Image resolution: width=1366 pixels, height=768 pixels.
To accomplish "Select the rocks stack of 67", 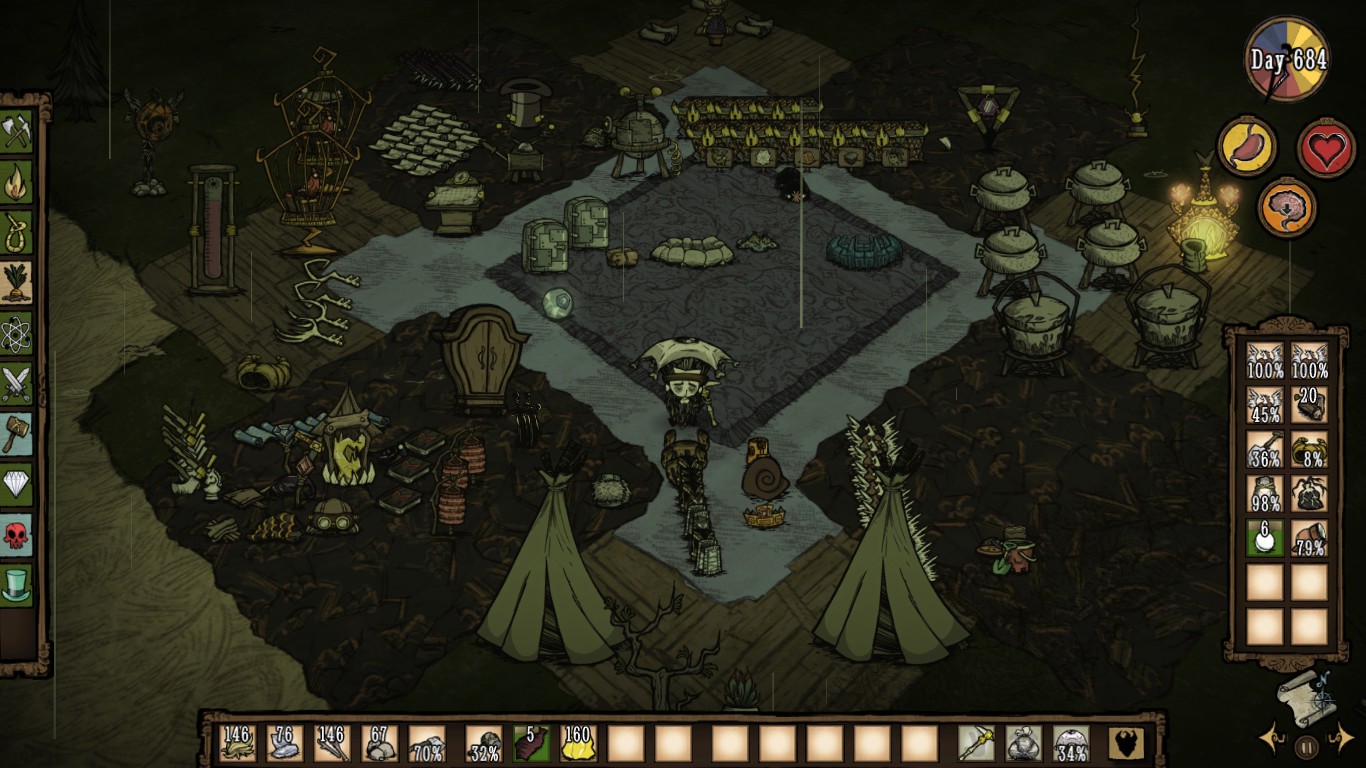I will click(380, 743).
